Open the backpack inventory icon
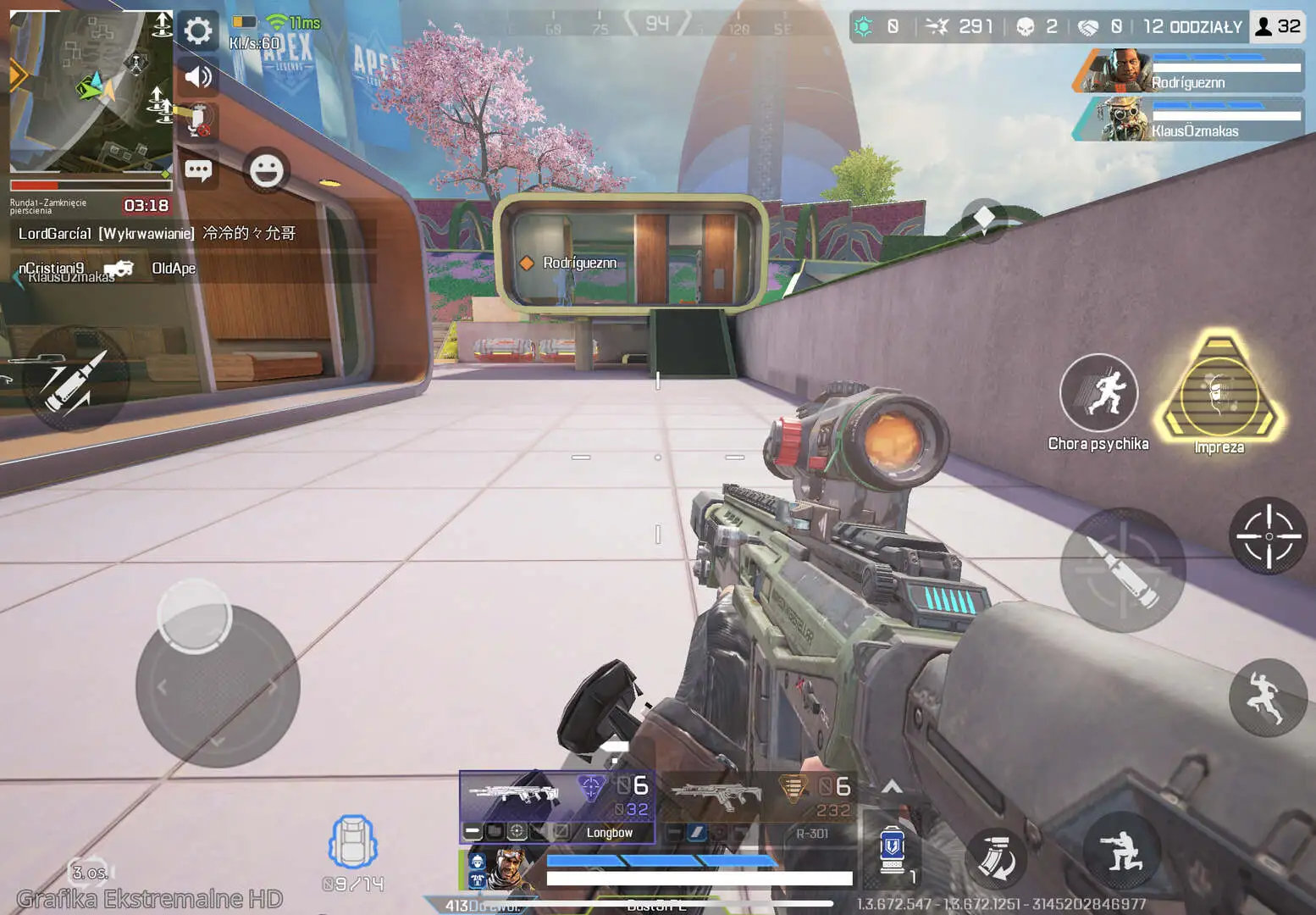The image size is (1316, 915). pyautogui.click(x=352, y=841)
